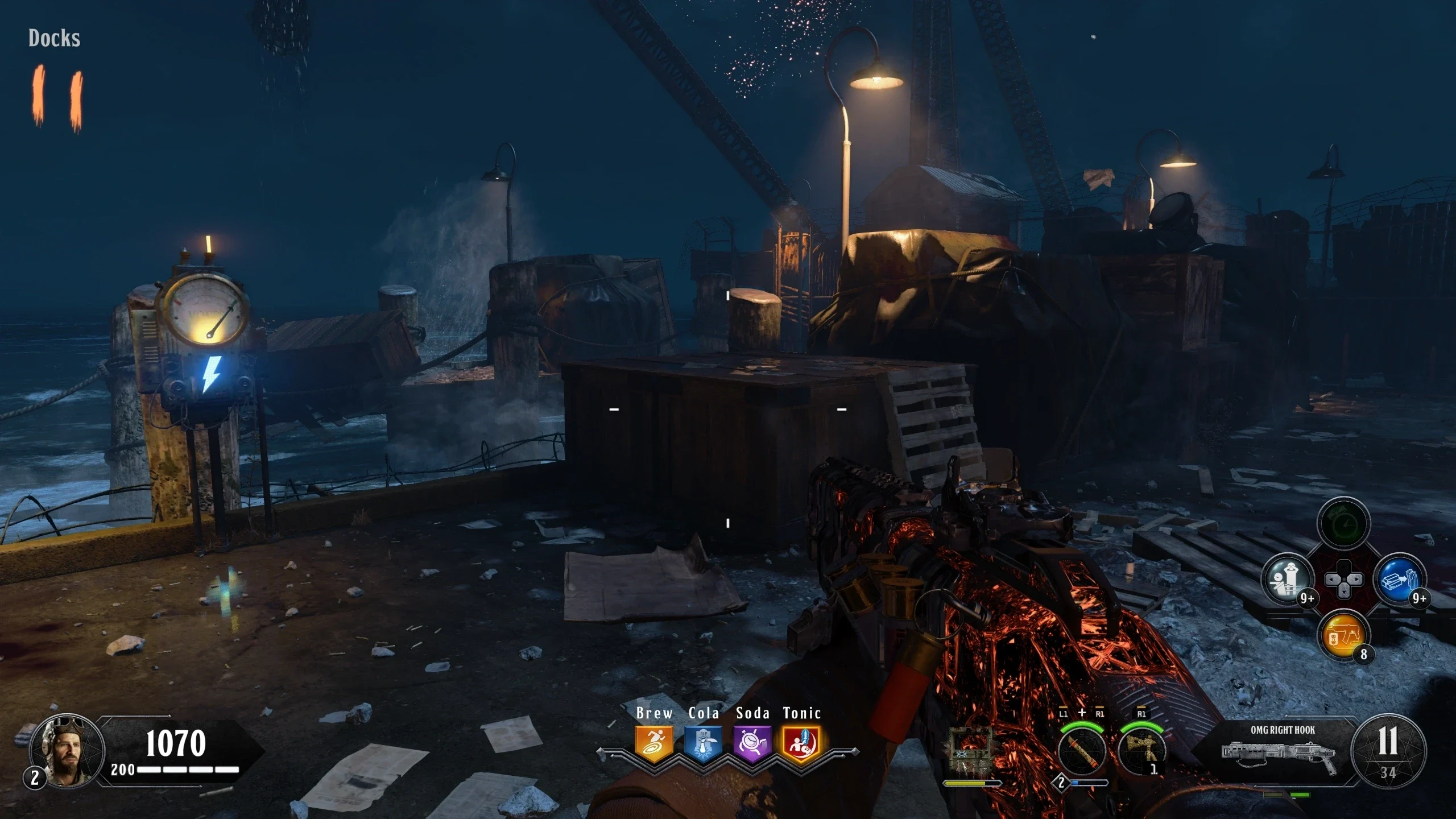
Task: Click the player character portrait
Action: point(68,751)
